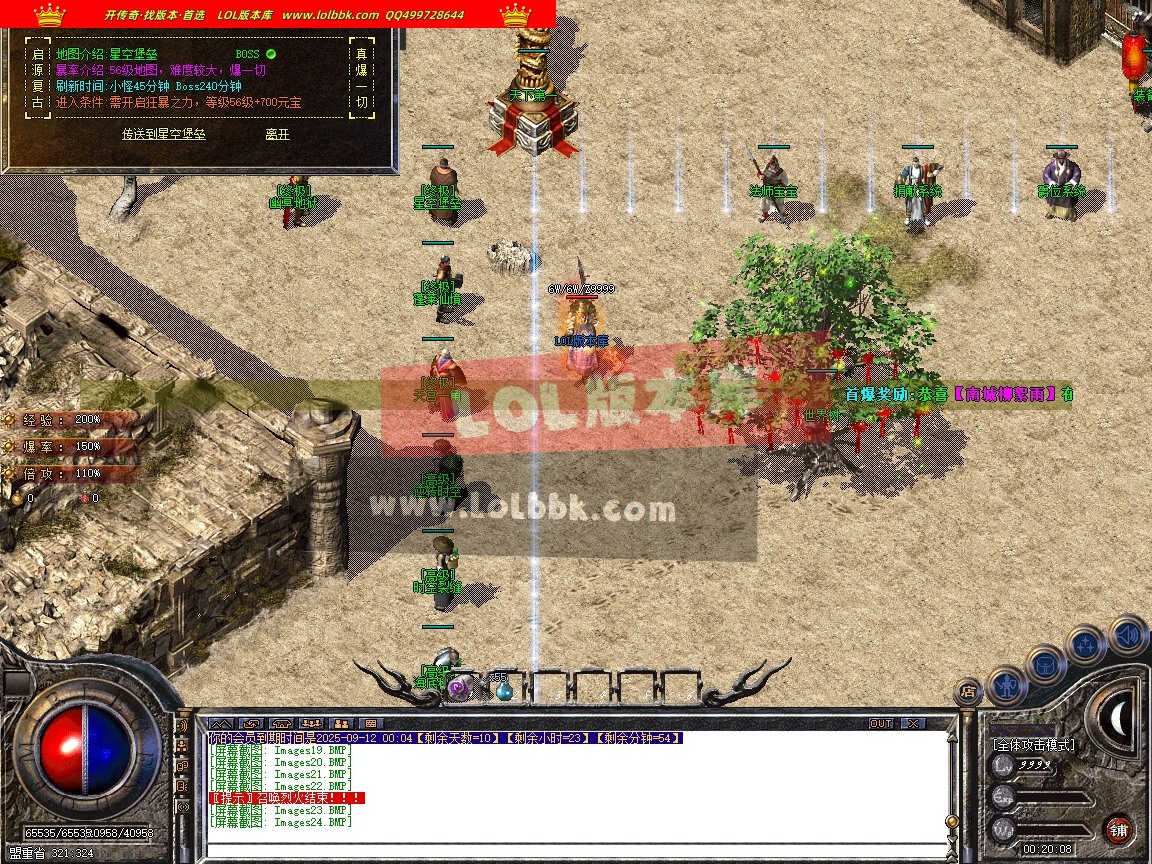The height and width of the screenshot is (864, 1152).
Task: Click the Lv round level button
Action: click(1003, 767)
